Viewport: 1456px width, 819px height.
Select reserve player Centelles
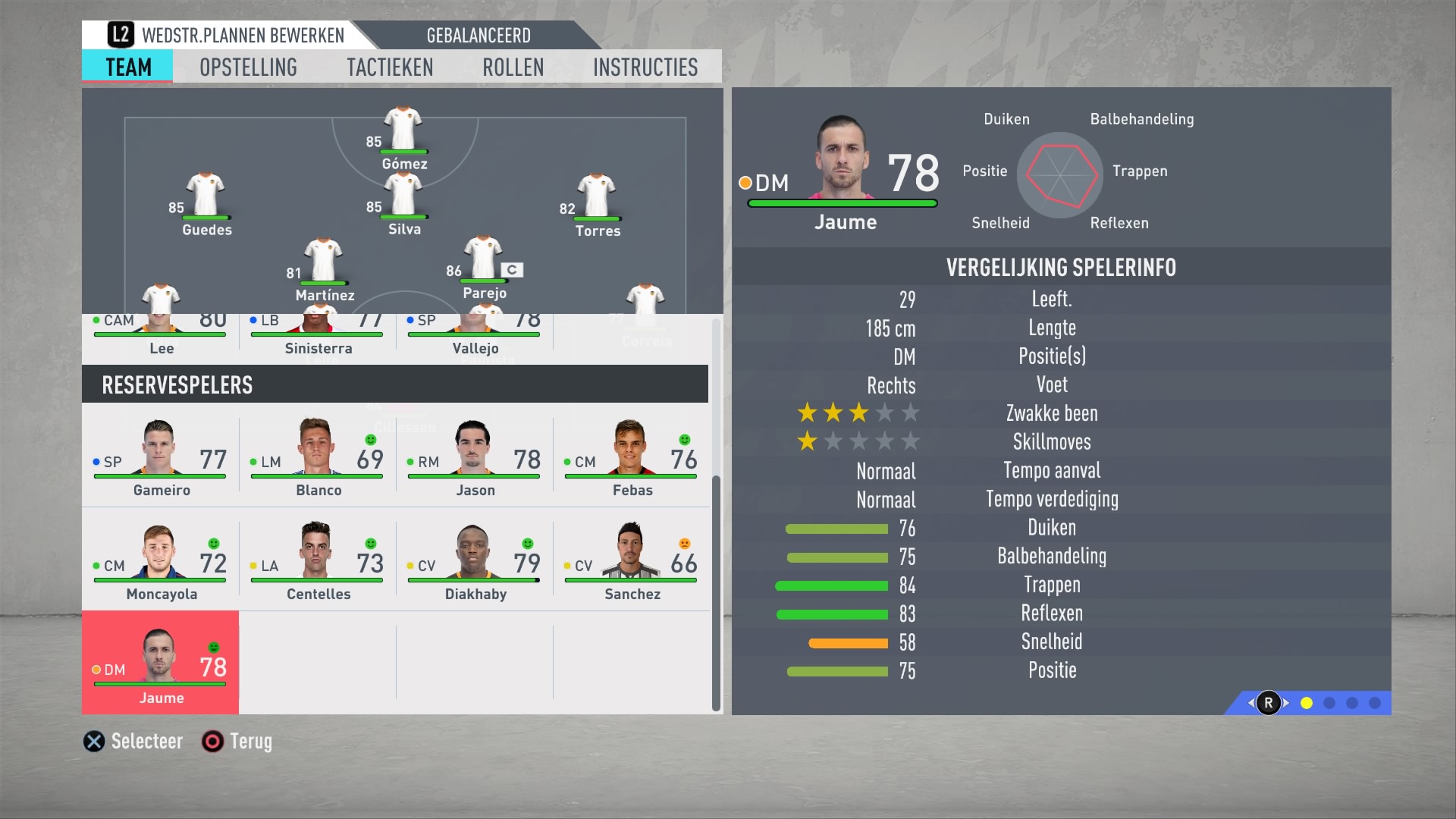pos(318,562)
